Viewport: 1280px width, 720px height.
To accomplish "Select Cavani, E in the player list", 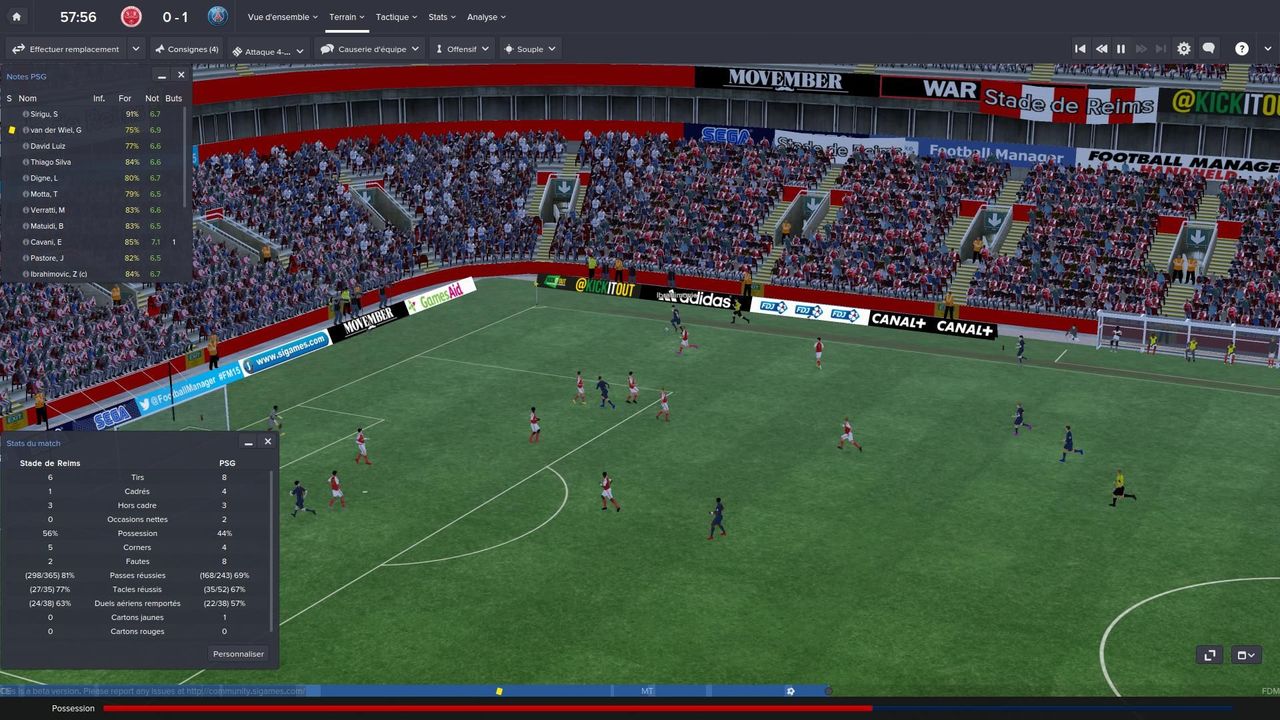I will (x=46, y=242).
